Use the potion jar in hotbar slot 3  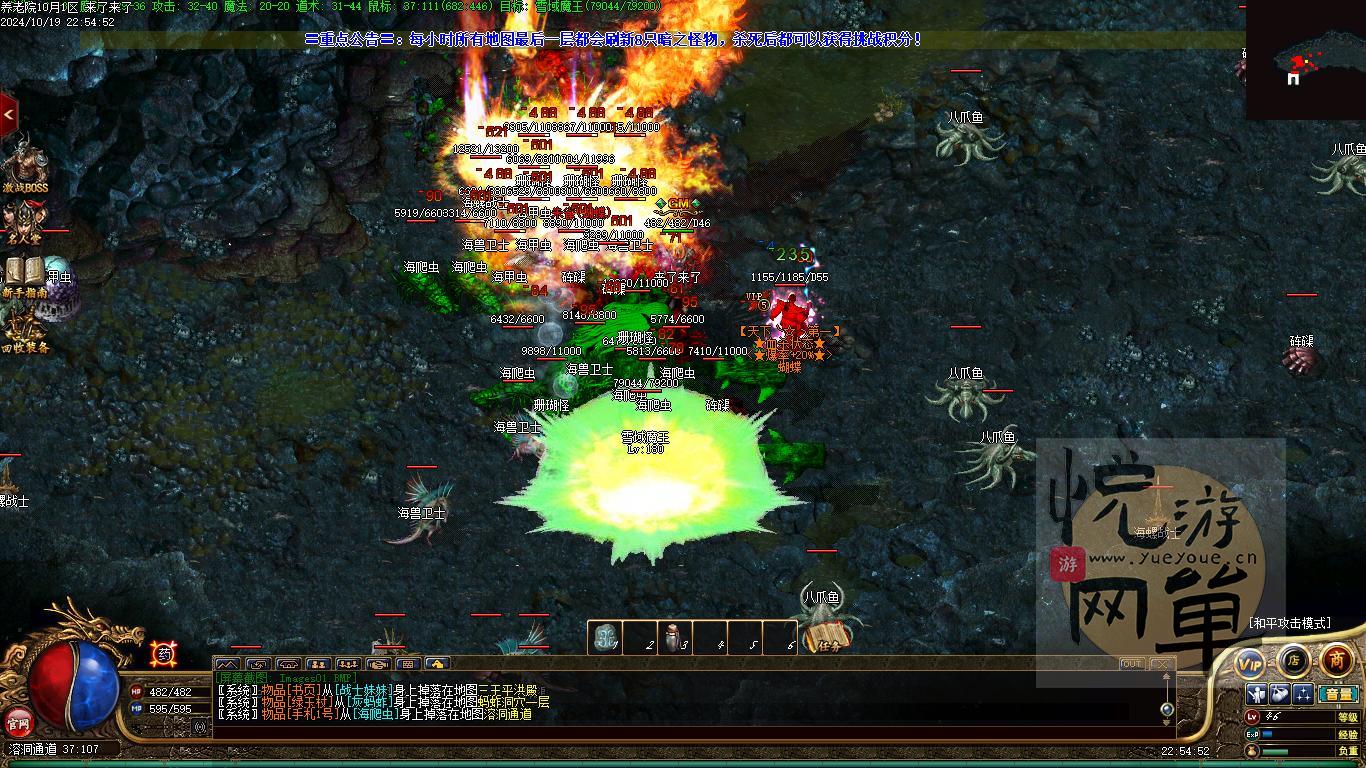click(675, 637)
